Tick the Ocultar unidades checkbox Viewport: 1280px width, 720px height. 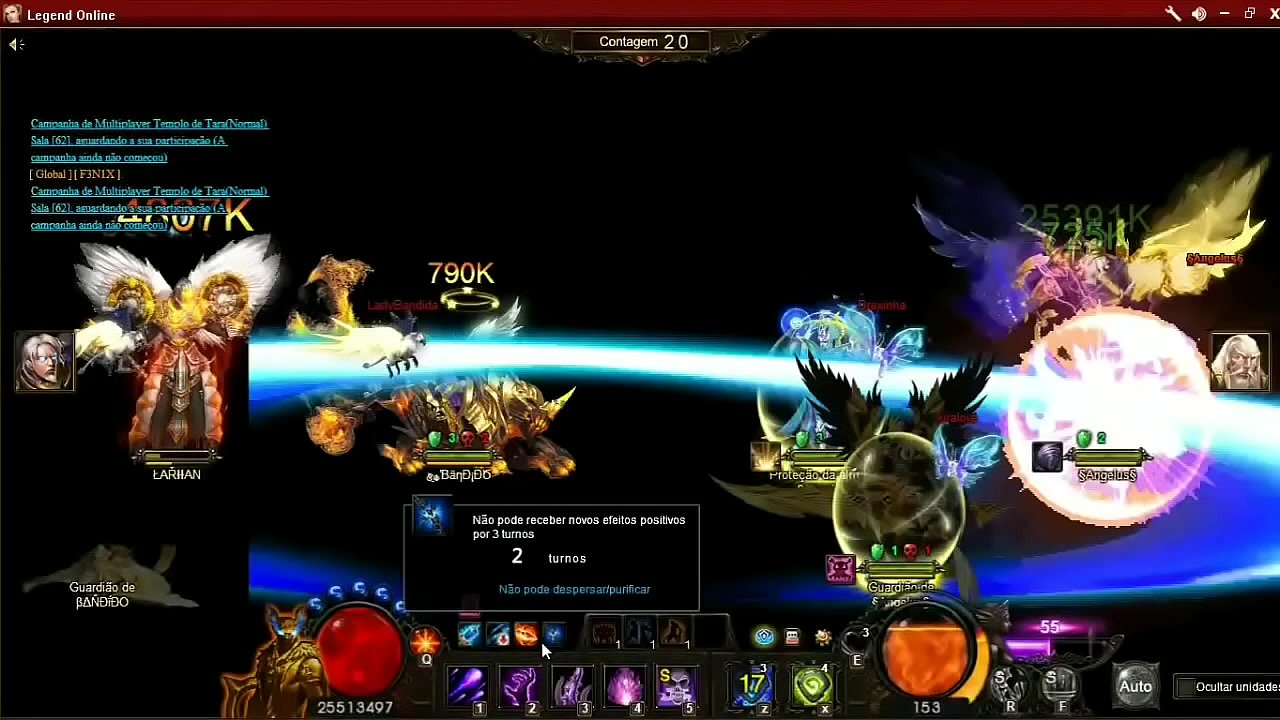click(x=1186, y=687)
